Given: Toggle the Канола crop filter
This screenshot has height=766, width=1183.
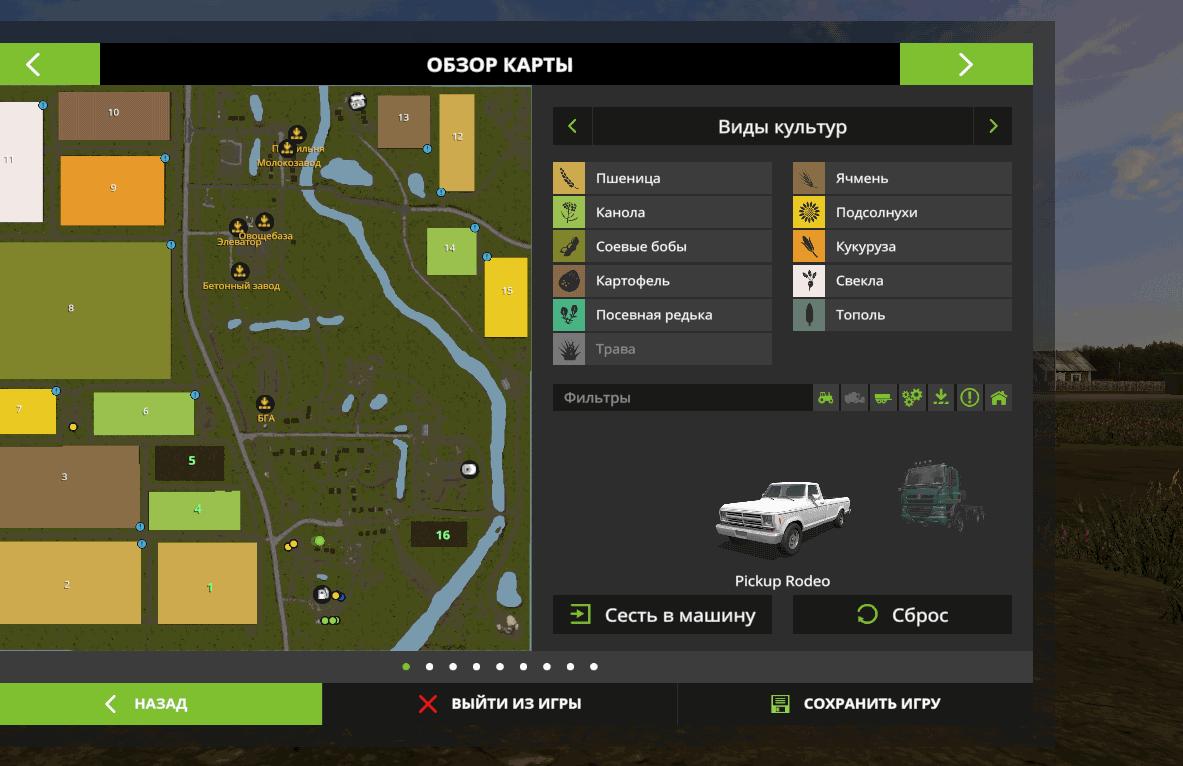Looking at the screenshot, I should tap(662, 213).
